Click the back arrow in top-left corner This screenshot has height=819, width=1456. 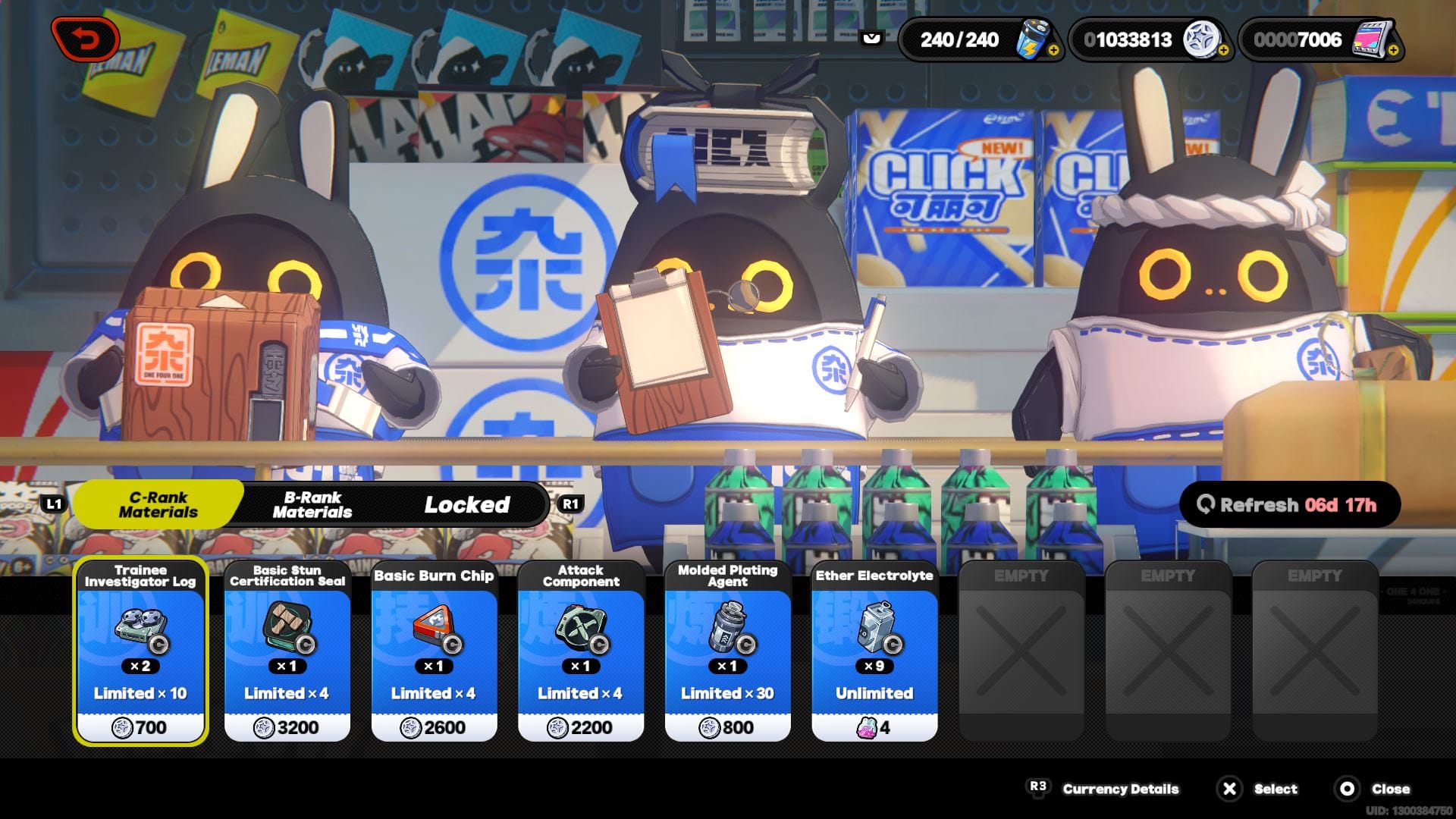[x=85, y=39]
